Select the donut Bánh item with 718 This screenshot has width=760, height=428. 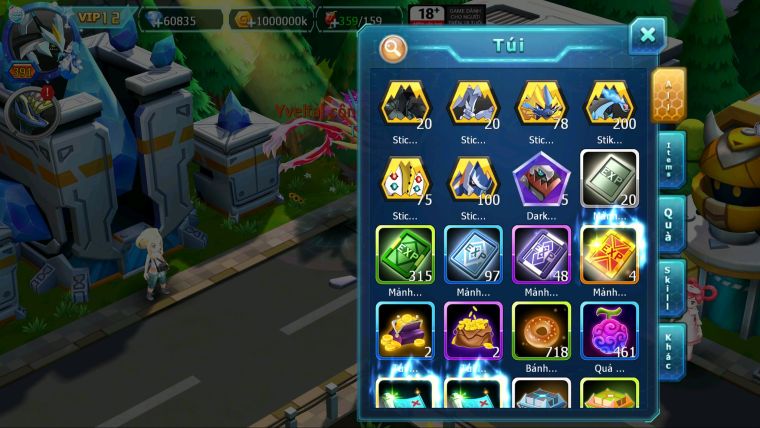(541, 331)
